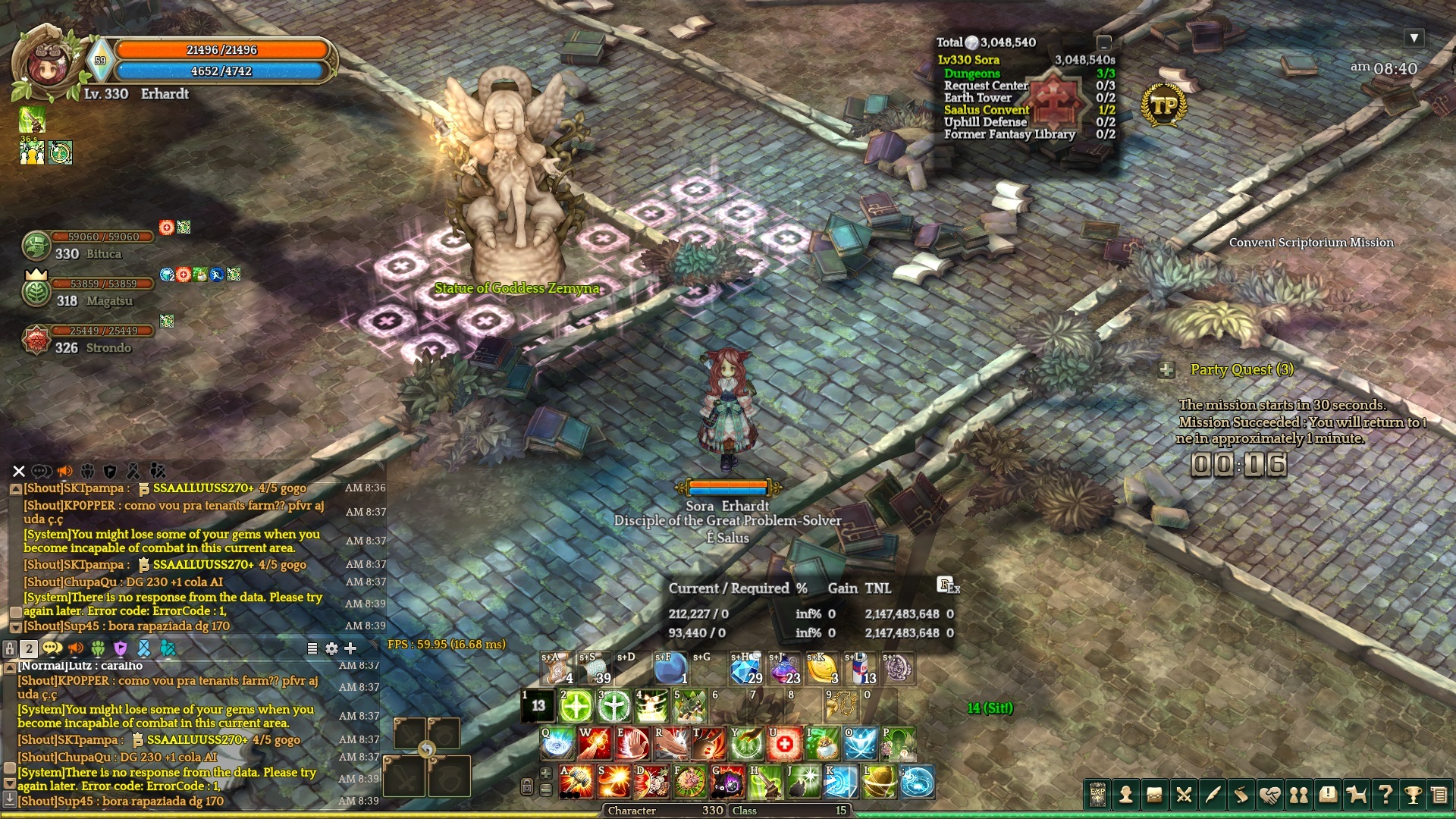Add a new chat tab with plus
Image resolution: width=1456 pixels, height=819 pixels.
350,648
